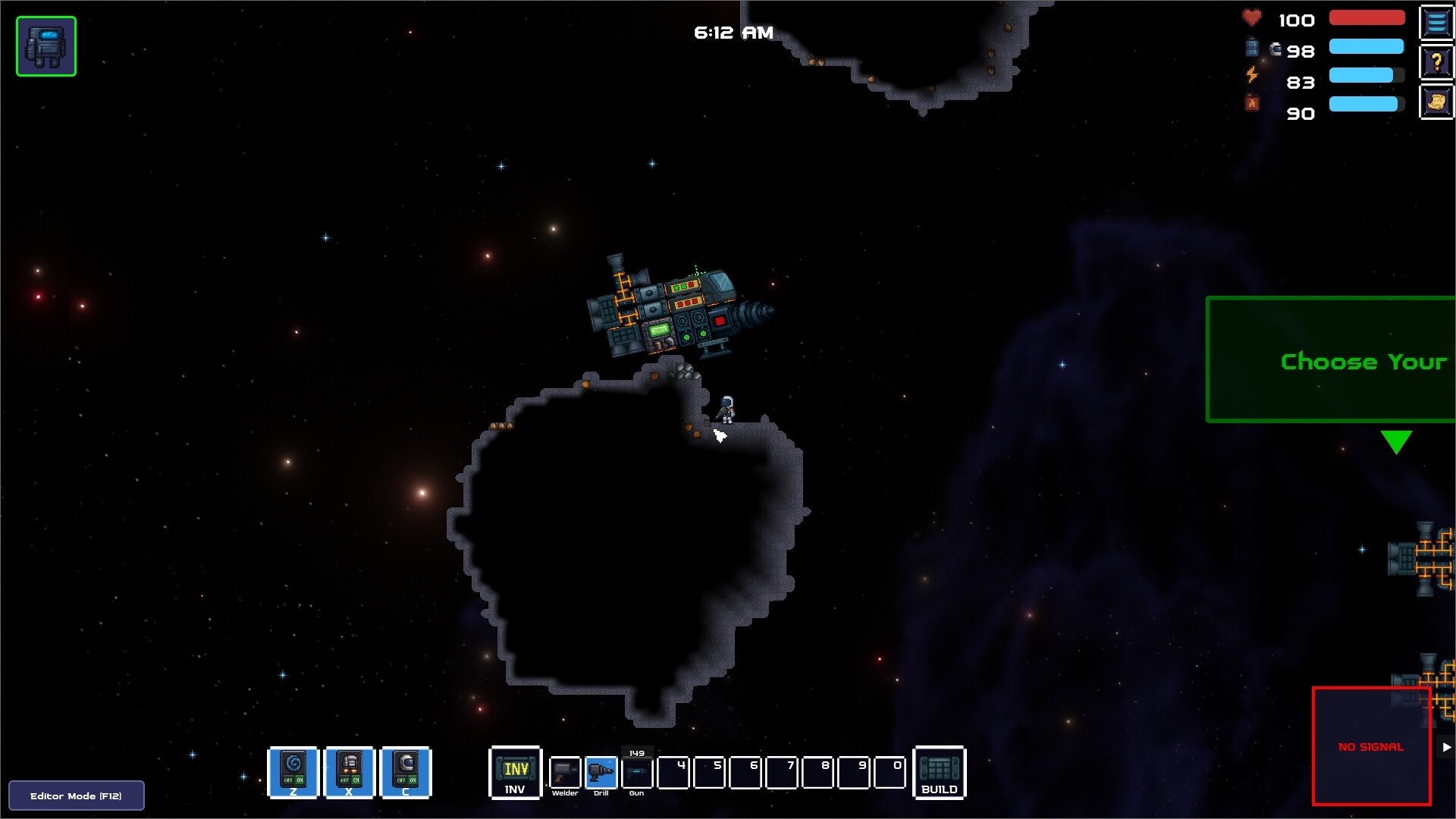This screenshot has width=1456, height=819.
Task: Select the Welder hotbar slot
Action: (565, 773)
